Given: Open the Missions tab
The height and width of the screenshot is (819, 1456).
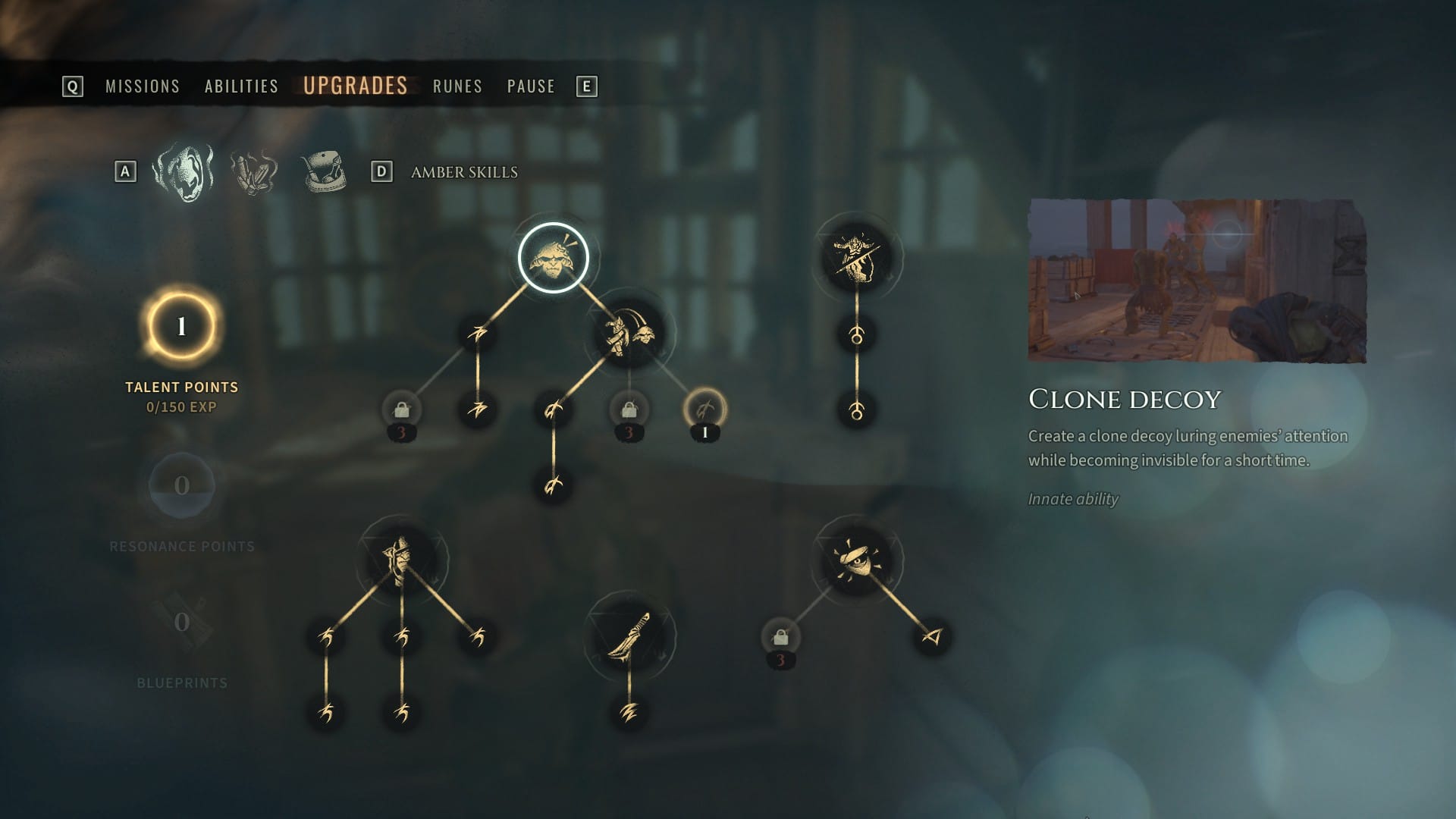Looking at the screenshot, I should (143, 86).
